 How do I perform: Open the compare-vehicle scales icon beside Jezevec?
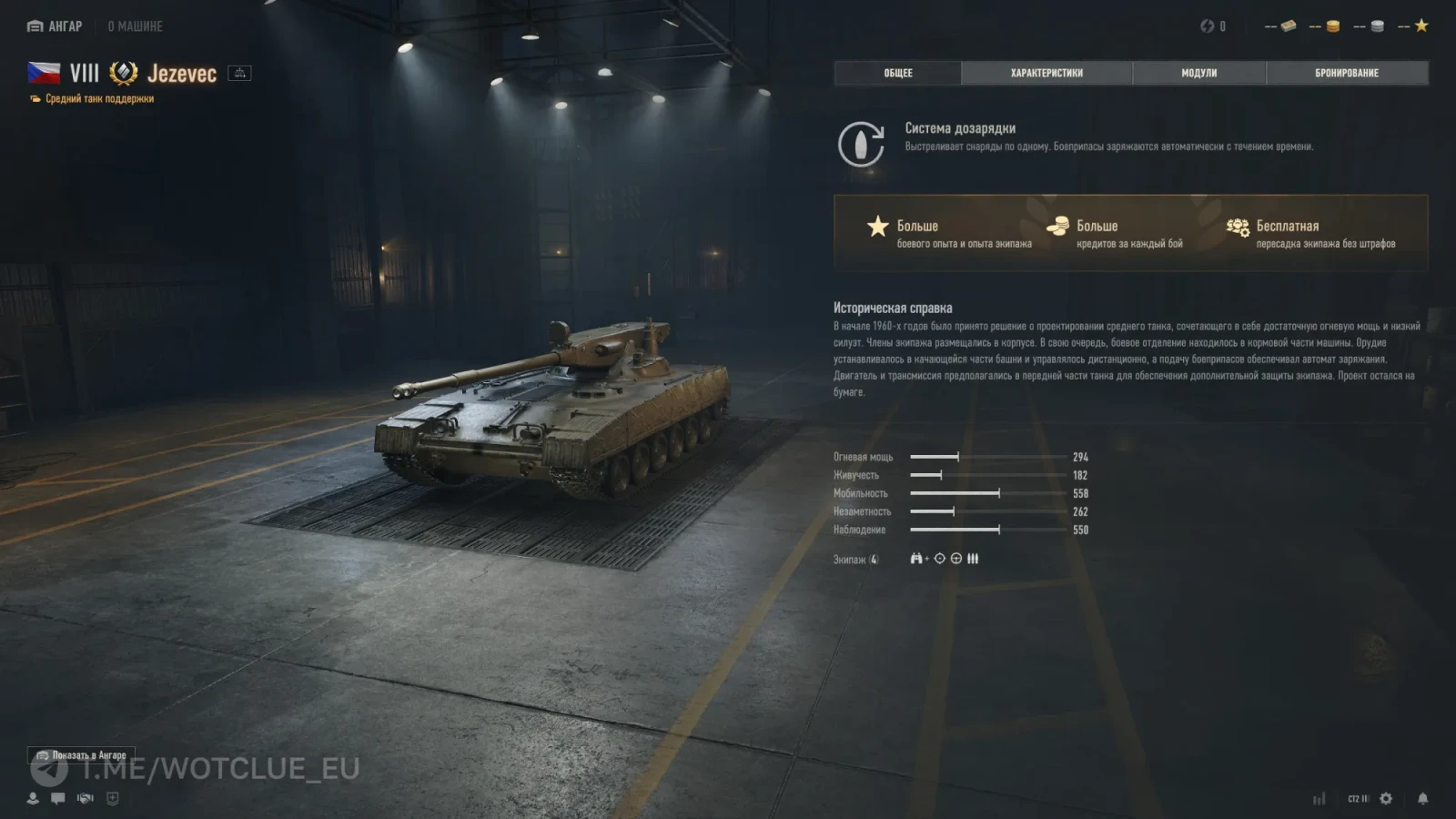click(239, 73)
